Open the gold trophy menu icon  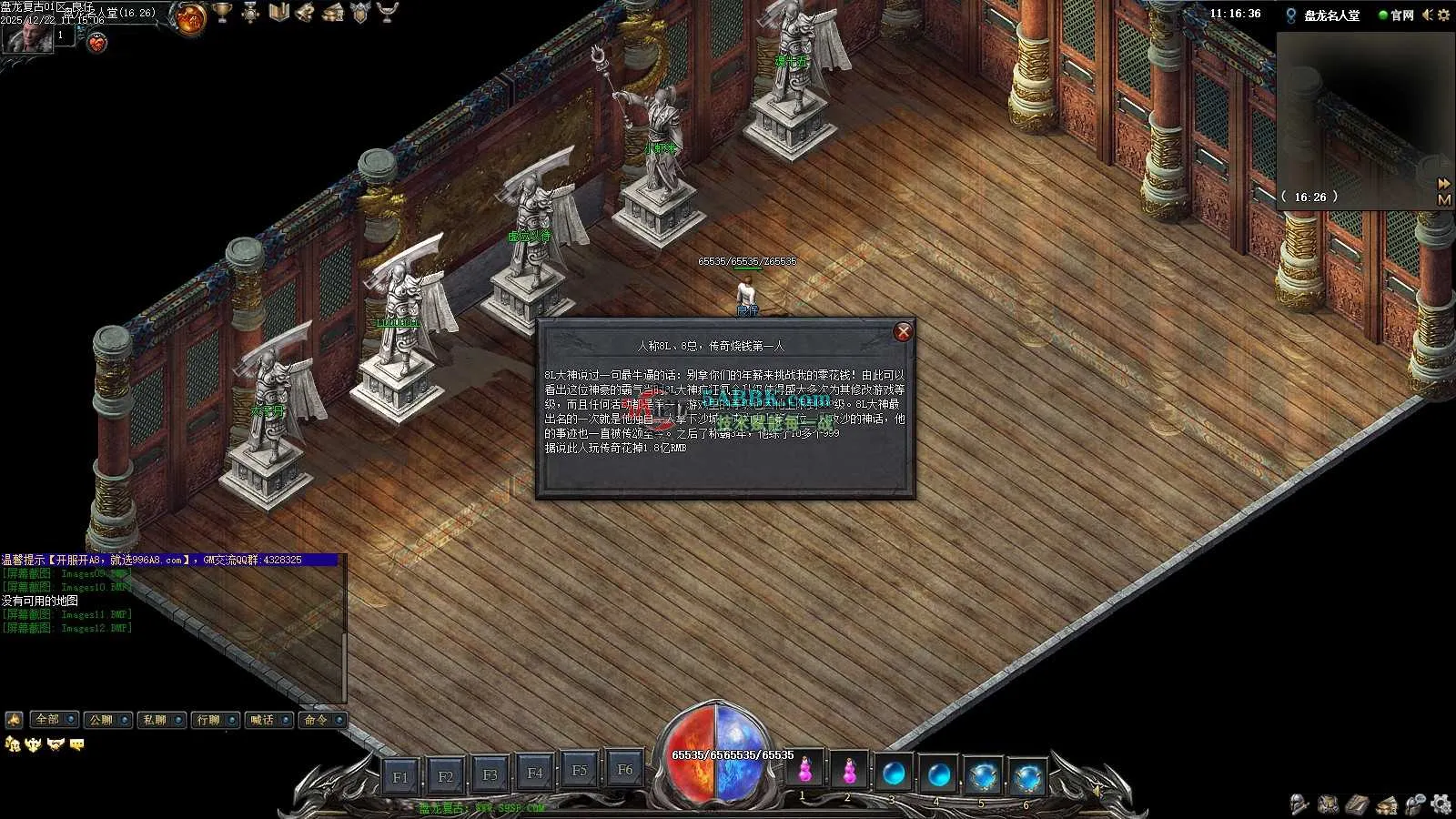point(222,13)
